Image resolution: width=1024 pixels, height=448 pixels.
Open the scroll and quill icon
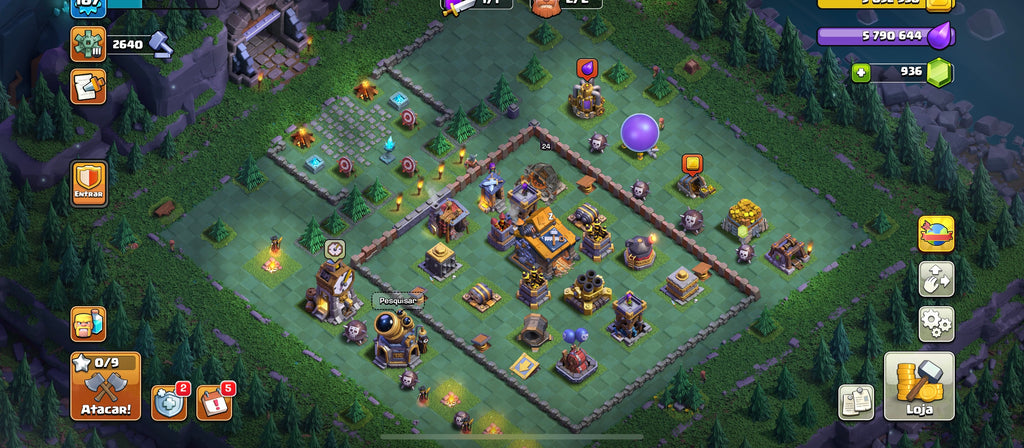[88, 88]
